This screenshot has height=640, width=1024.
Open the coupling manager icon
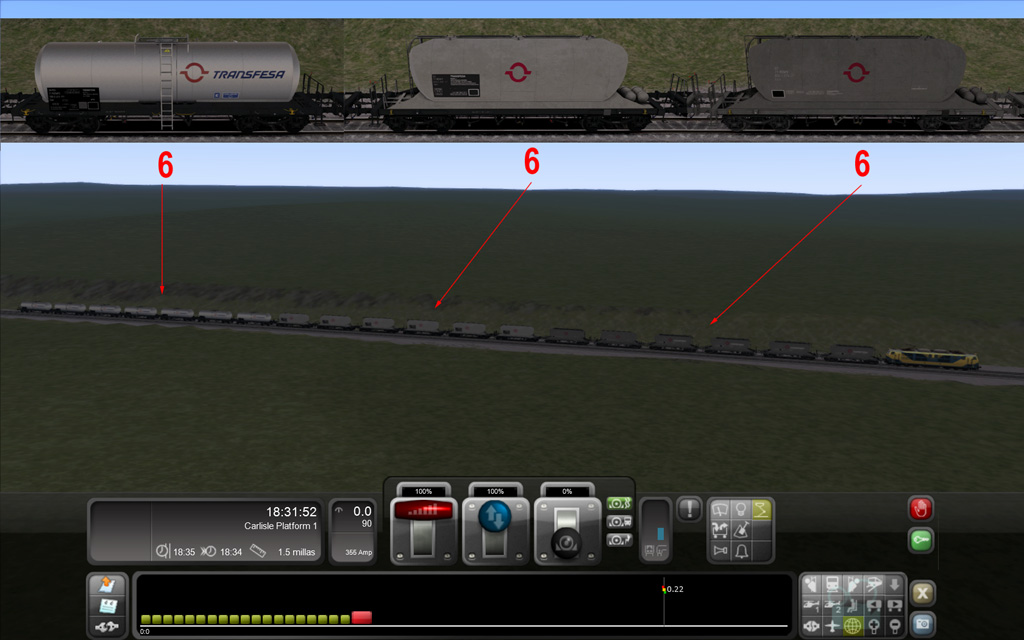[108, 626]
